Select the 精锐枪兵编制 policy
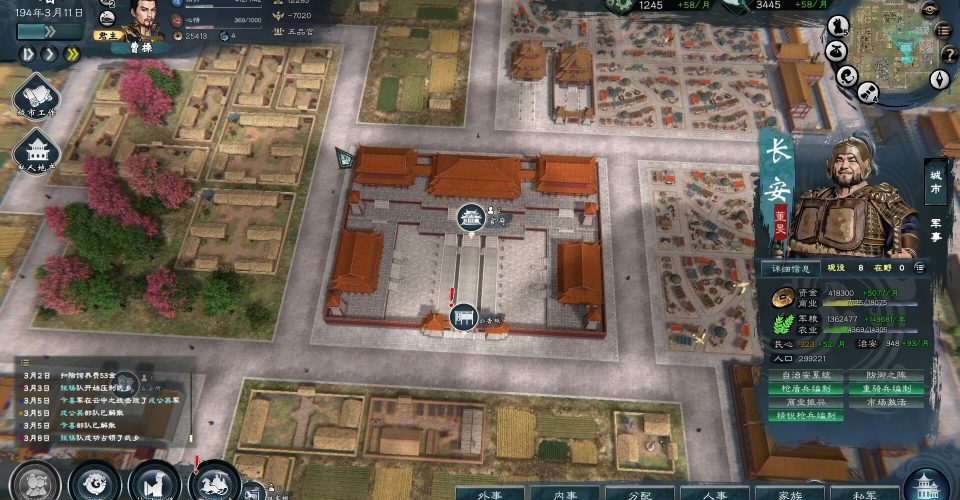Image resolution: width=960 pixels, height=500 pixels. [804, 415]
